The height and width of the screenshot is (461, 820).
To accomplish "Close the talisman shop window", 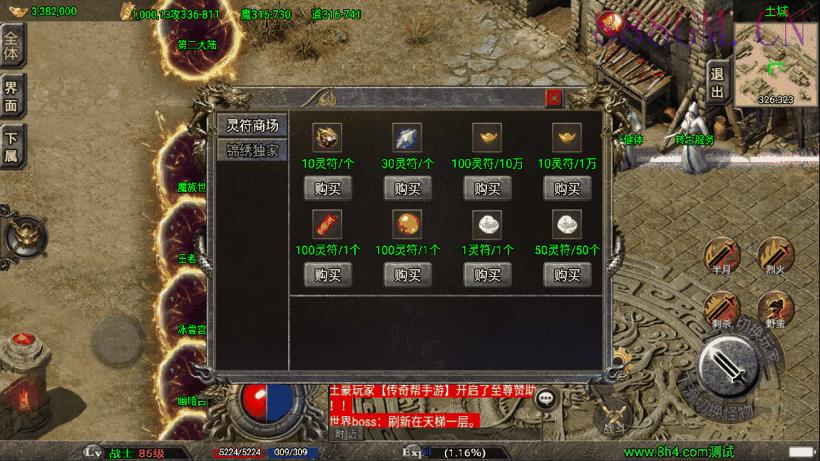I will pos(554,98).
